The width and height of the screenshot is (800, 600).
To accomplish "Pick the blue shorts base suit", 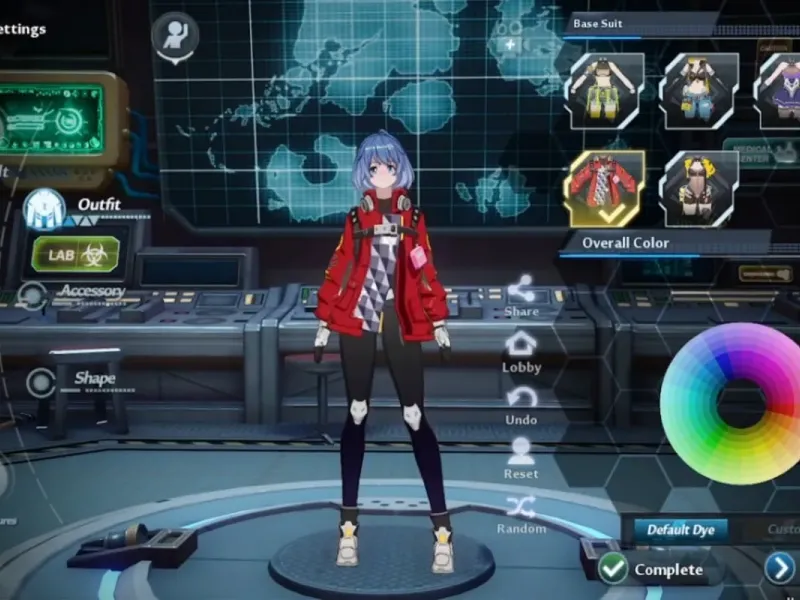I will tap(700, 90).
